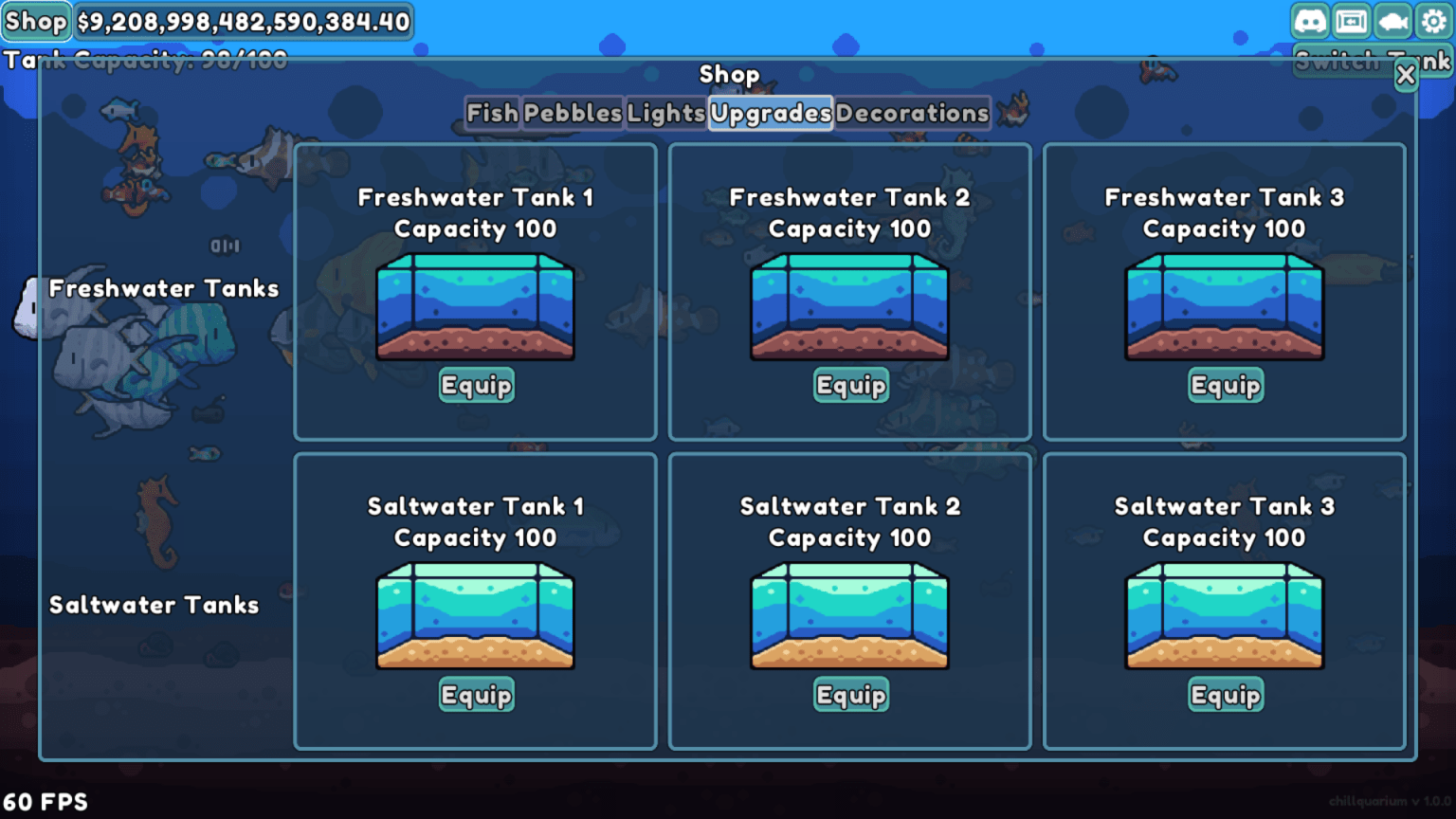This screenshot has width=1456, height=819.
Task: Click the Saltwater Tank 3 thumbnail
Action: (1225, 616)
